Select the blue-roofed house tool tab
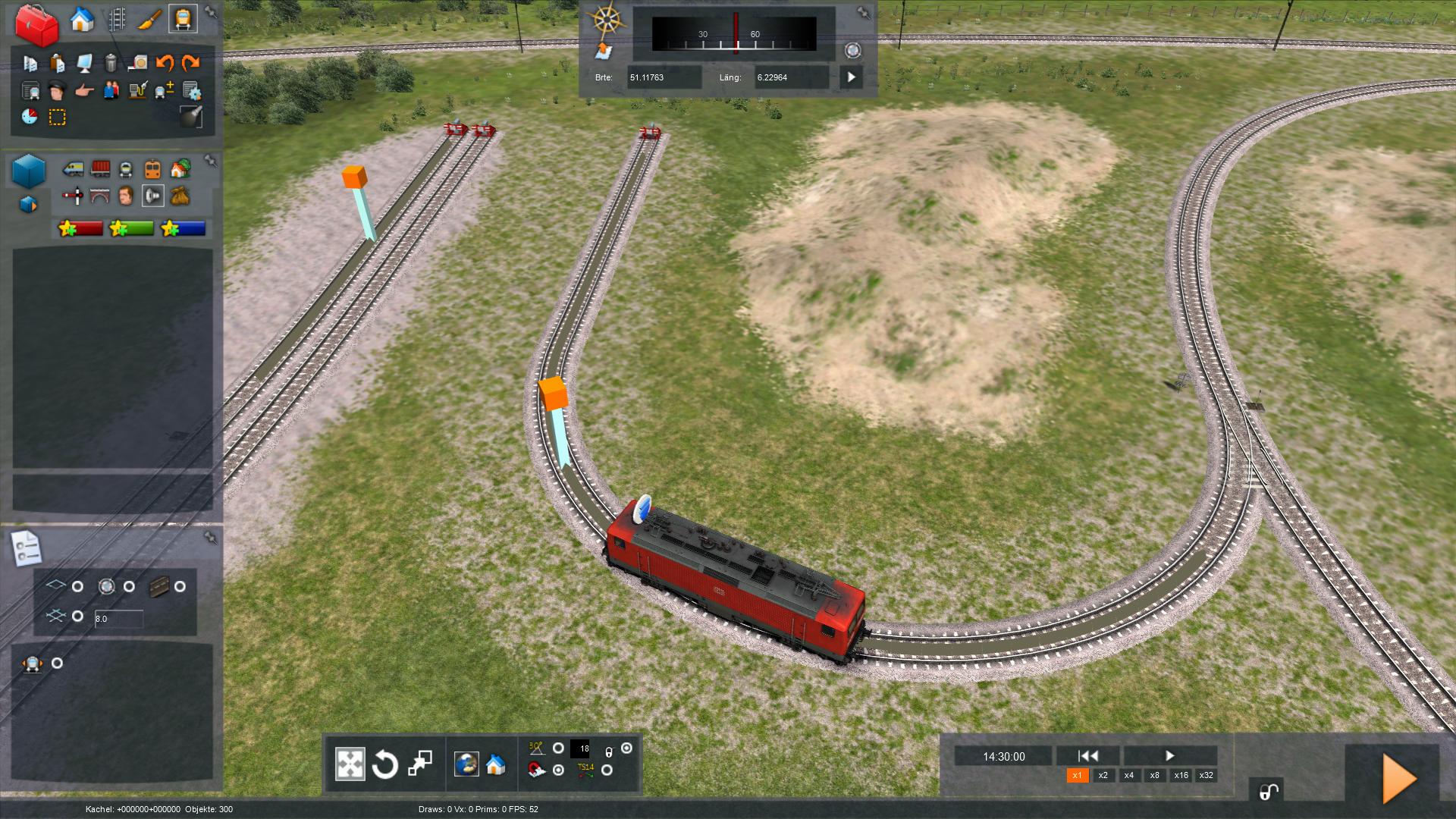The width and height of the screenshot is (1456, 819). pyautogui.click(x=82, y=20)
